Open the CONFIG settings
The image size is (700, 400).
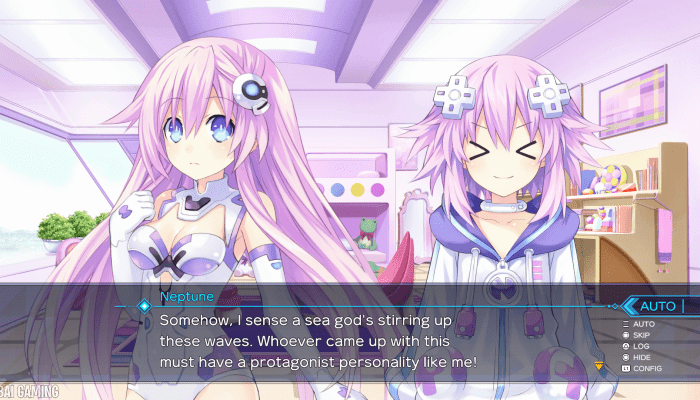pyautogui.click(x=646, y=368)
